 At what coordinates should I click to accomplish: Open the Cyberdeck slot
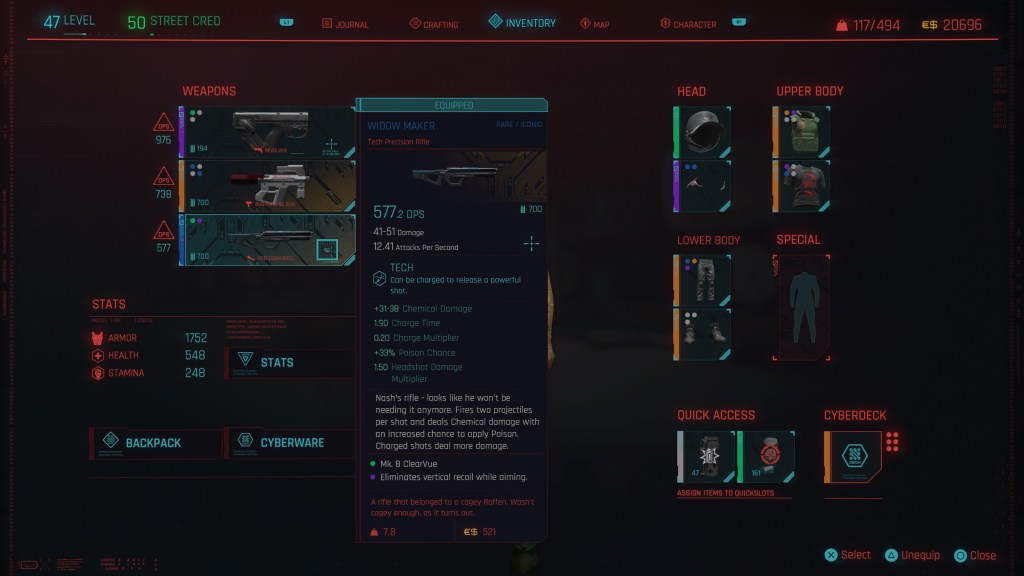(x=853, y=456)
